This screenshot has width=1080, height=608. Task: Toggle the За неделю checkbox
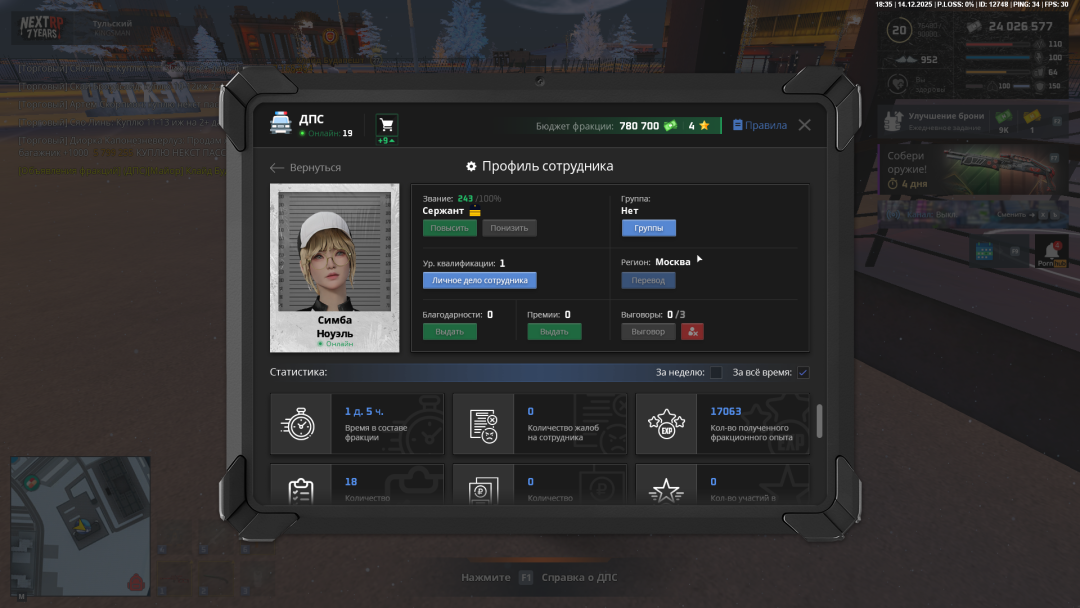tap(716, 373)
